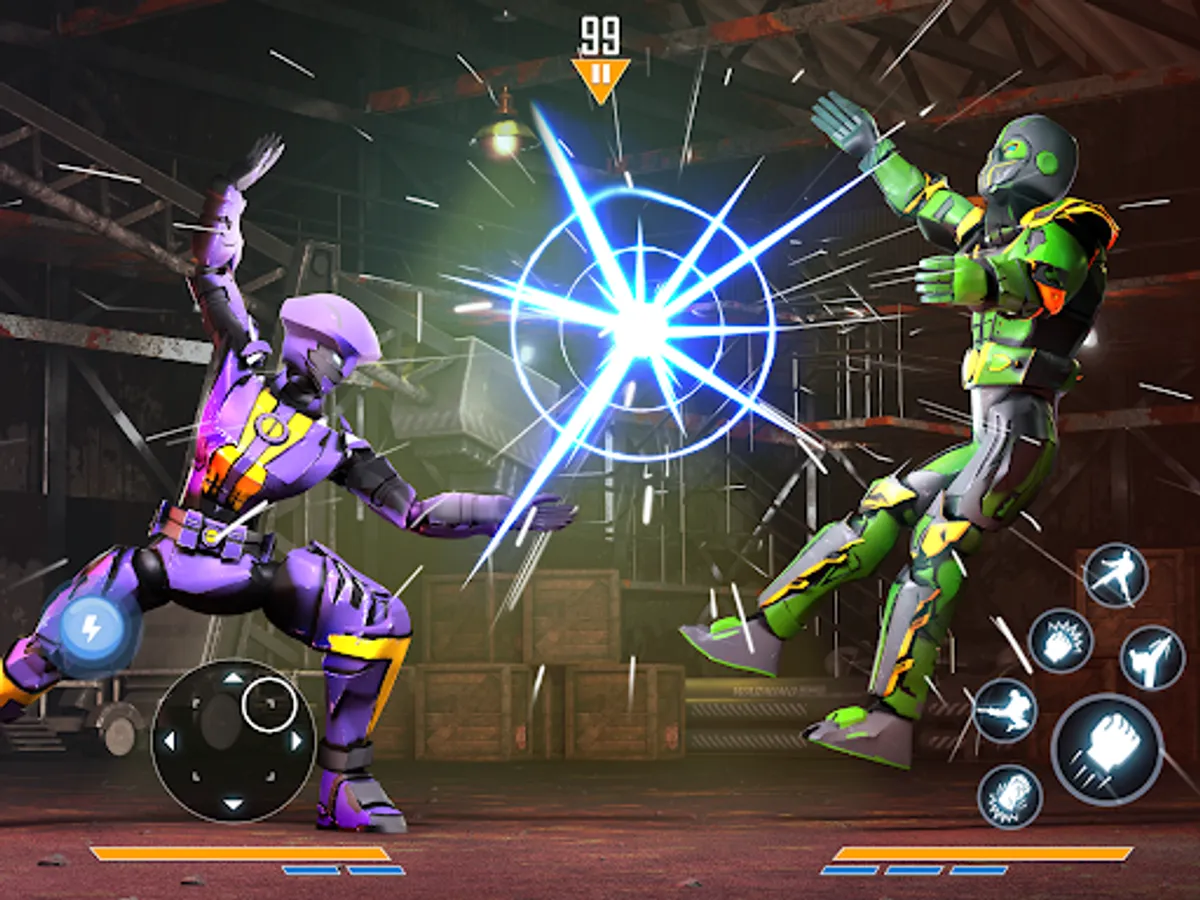Trigger the high kick attack button
This screenshot has width=1200, height=900.
pyautogui.click(x=1151, y=657)
